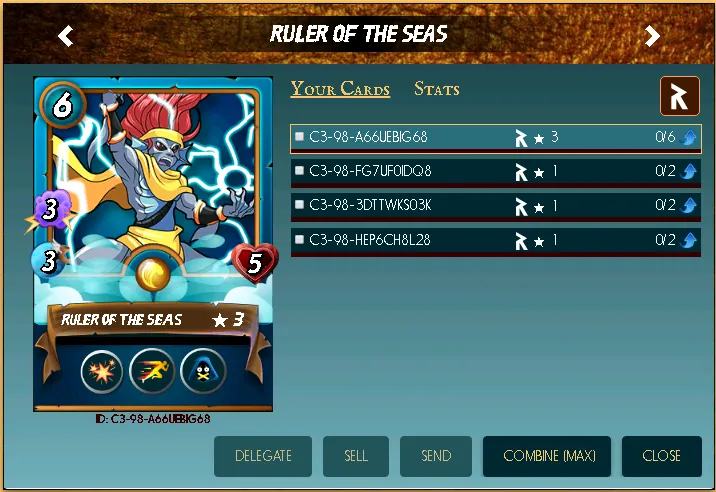
Task: Click the blue upgrade arrow on the 0/6 row
Action: [x=689, y=138]
